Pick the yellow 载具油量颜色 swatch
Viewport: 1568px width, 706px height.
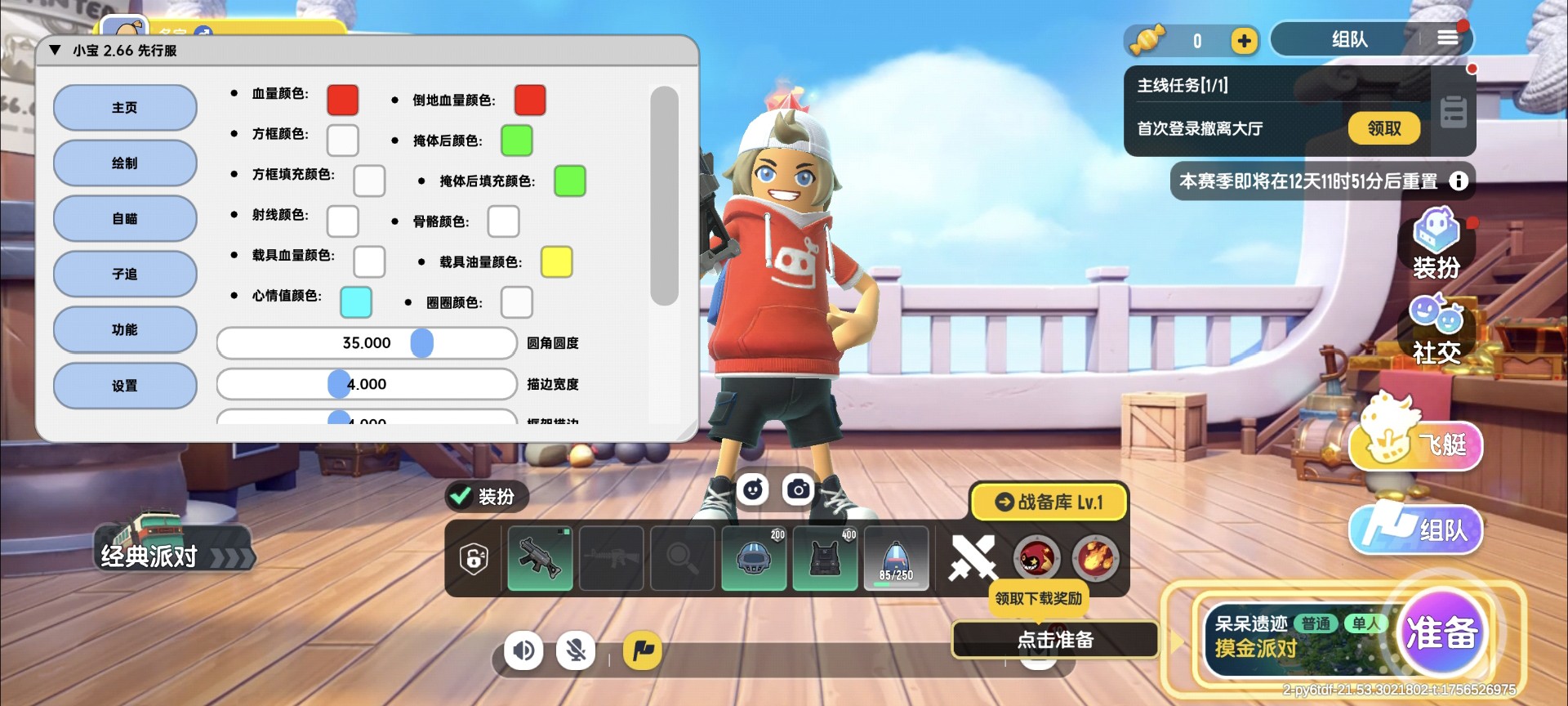[x=556, y=261]
